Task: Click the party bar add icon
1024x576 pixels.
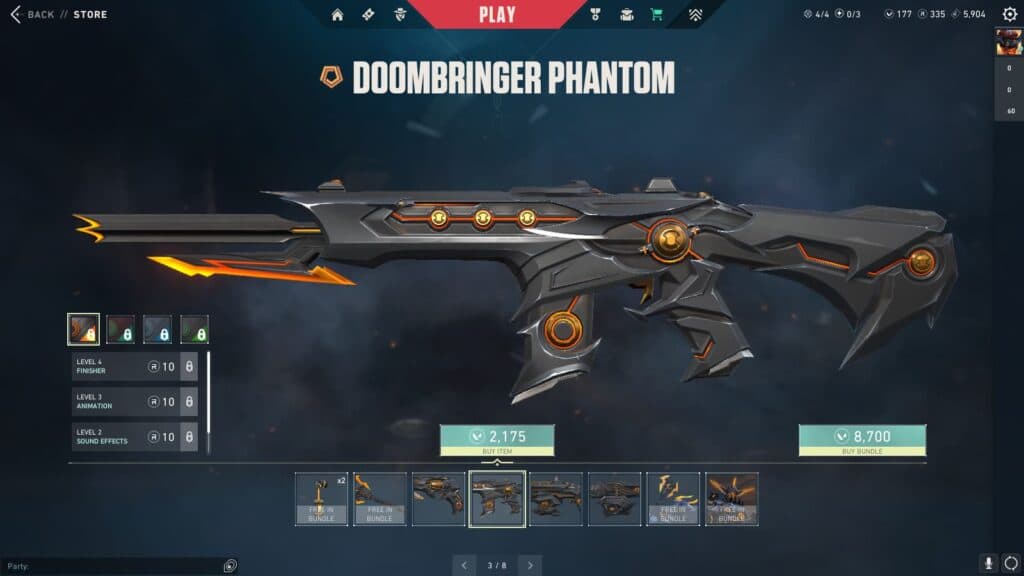Action: coord(230,565)
